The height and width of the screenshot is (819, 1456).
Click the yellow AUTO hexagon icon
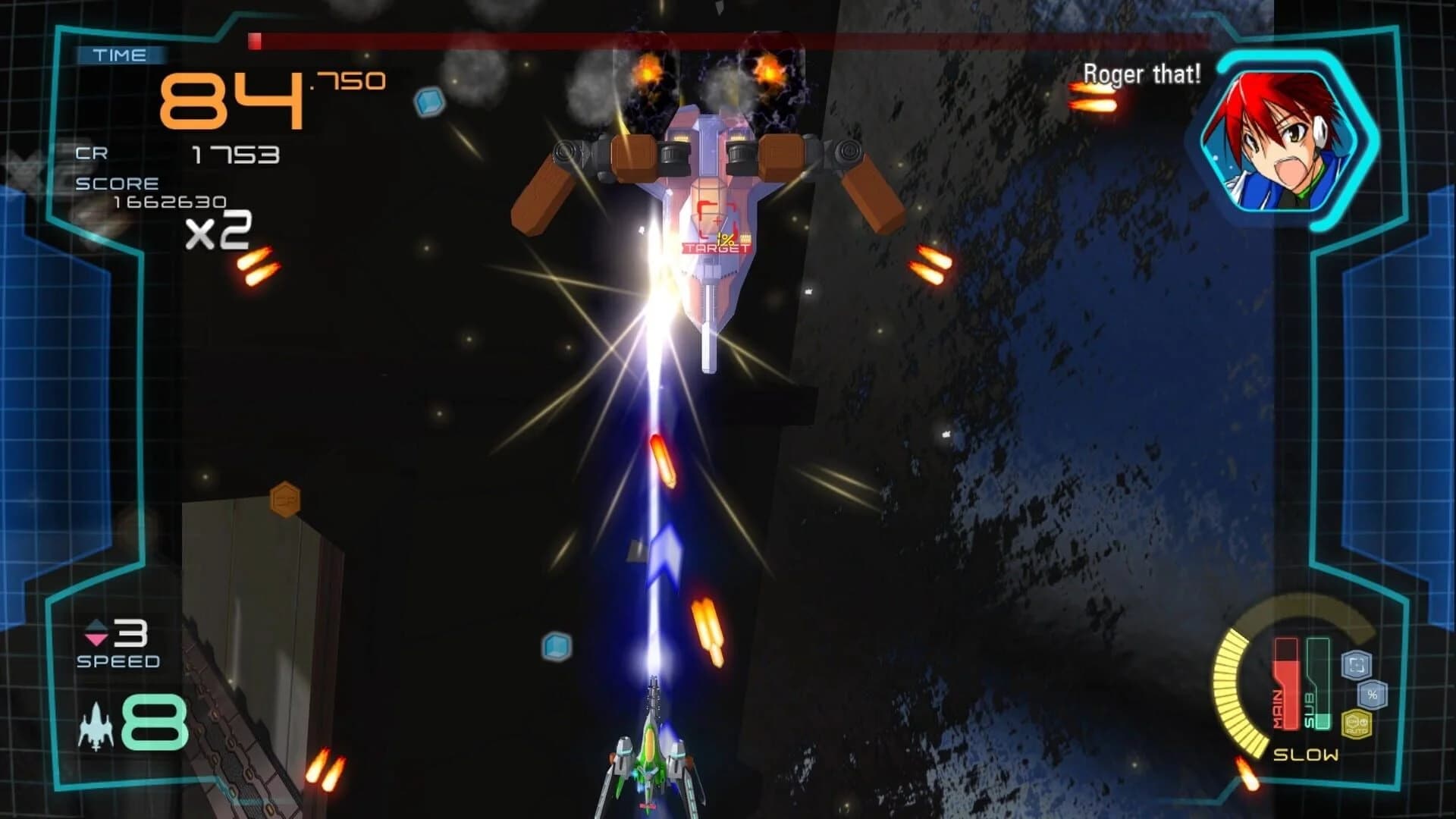1357,725
